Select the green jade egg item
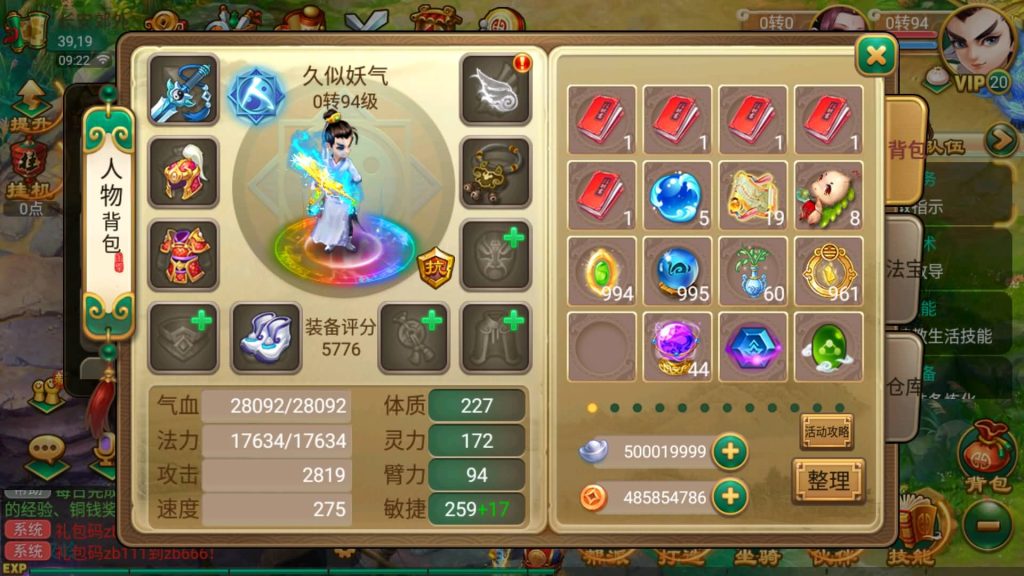 point(828,346)
